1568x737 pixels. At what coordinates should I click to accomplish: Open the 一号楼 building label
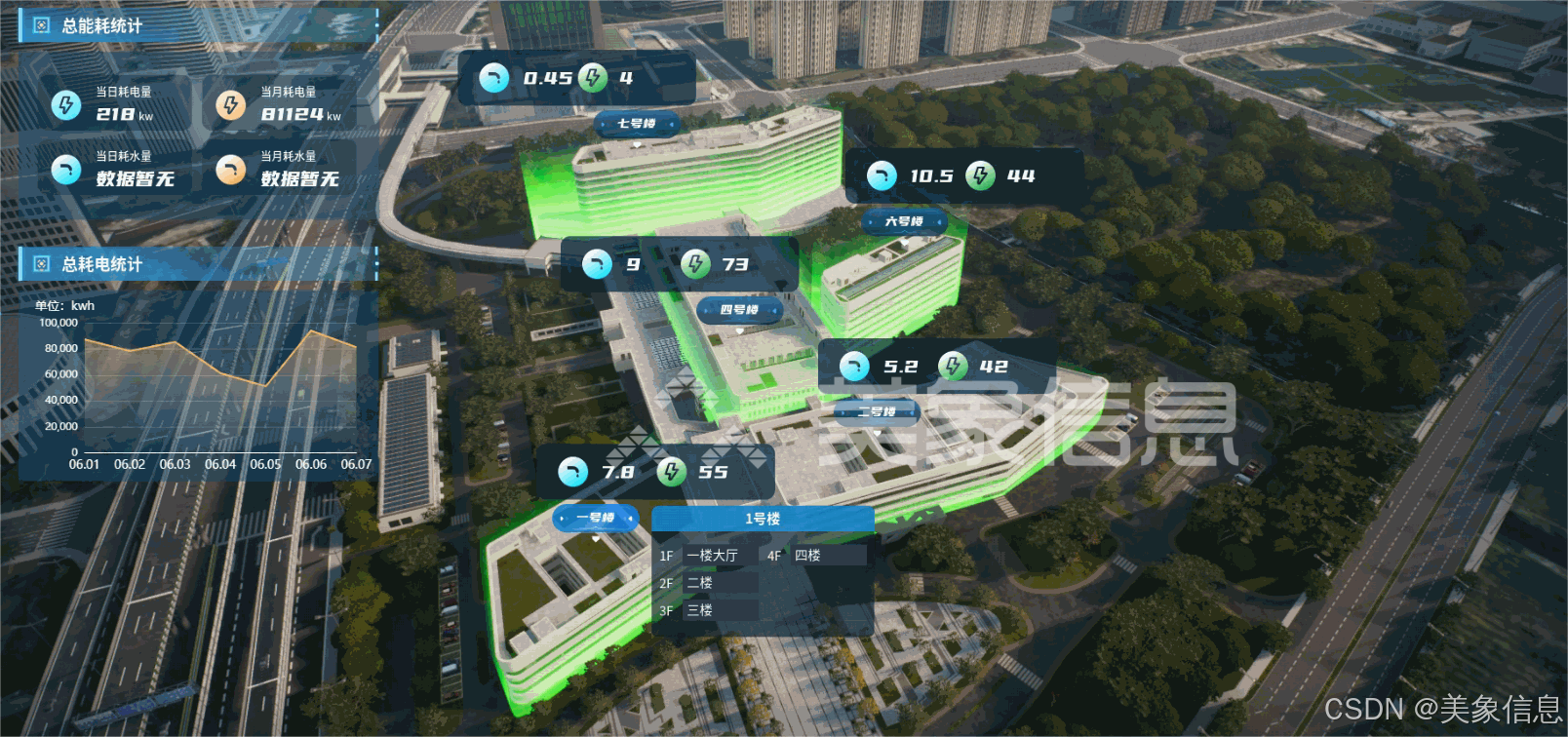tap(595, 518)
